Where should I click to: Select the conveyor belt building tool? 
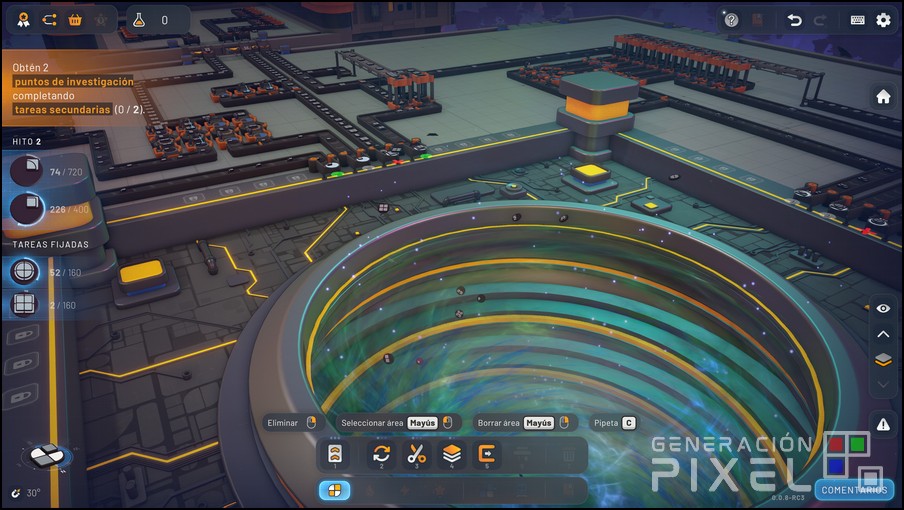[x=335, y=455]
